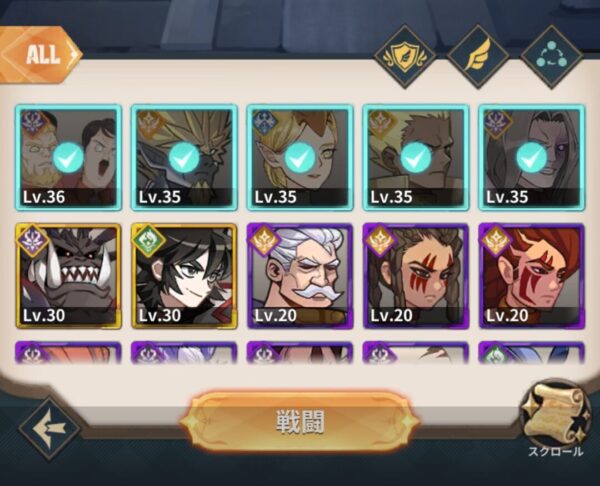Select the red-haired face-paint Lv.20 hero
This screenshot has height=486, width=600.
tap(531, 275)
